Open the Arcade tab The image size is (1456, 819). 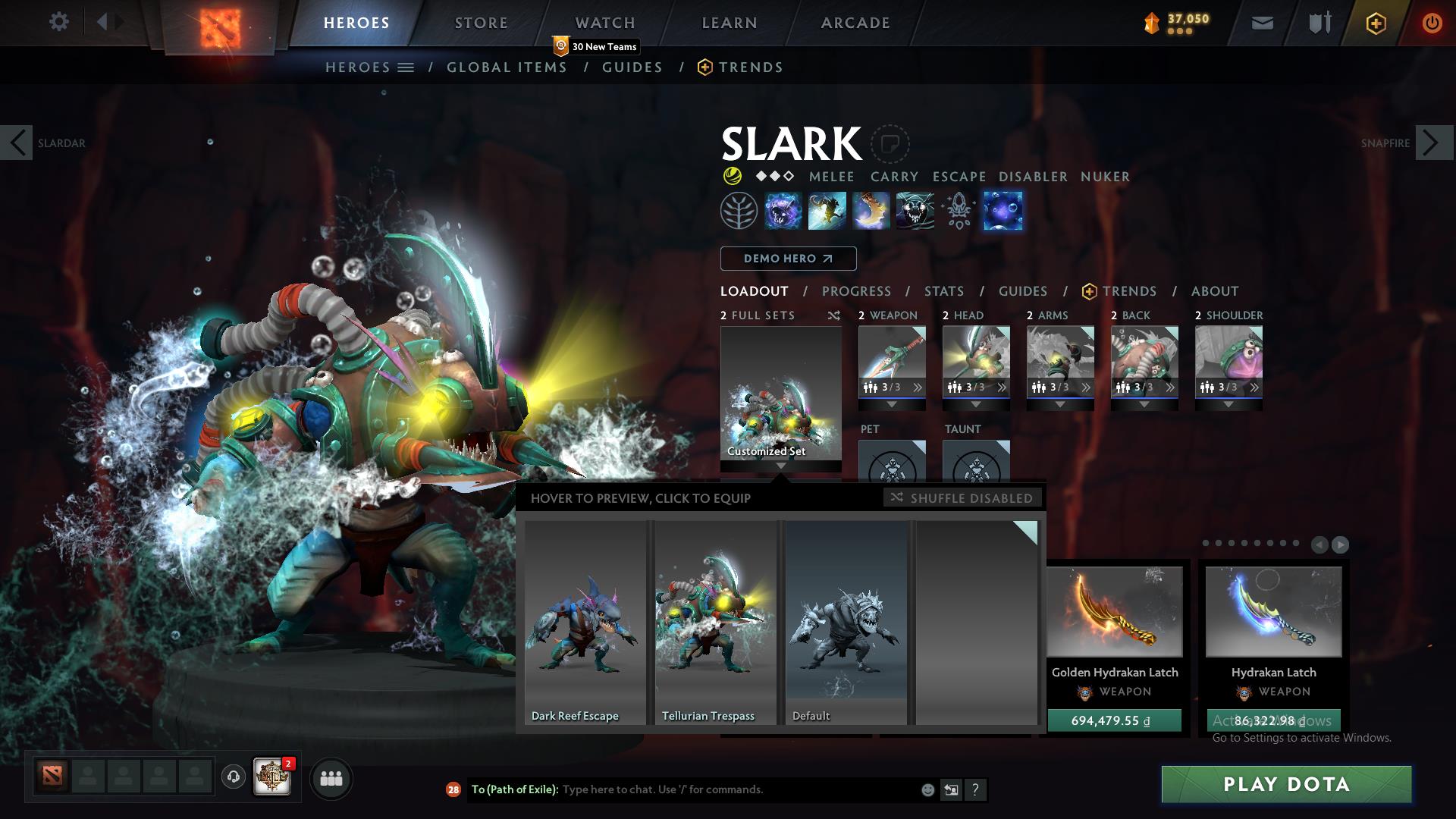pos(855,23)
